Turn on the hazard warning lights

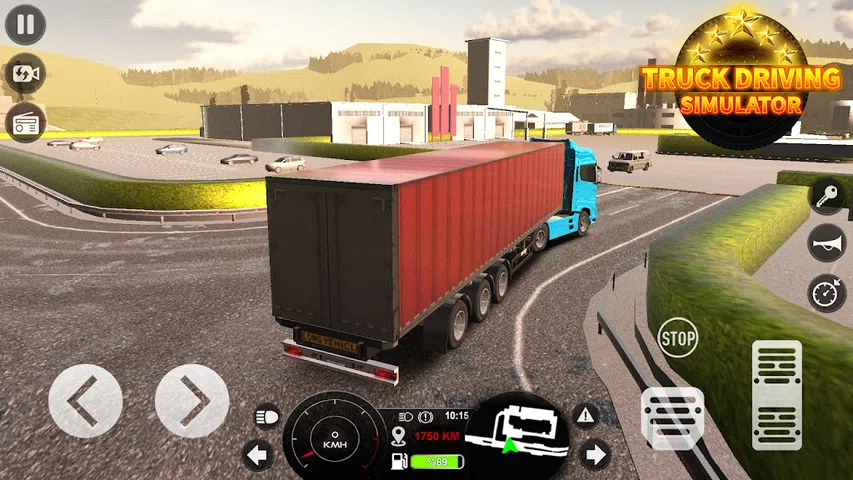[x=585, y=414]
